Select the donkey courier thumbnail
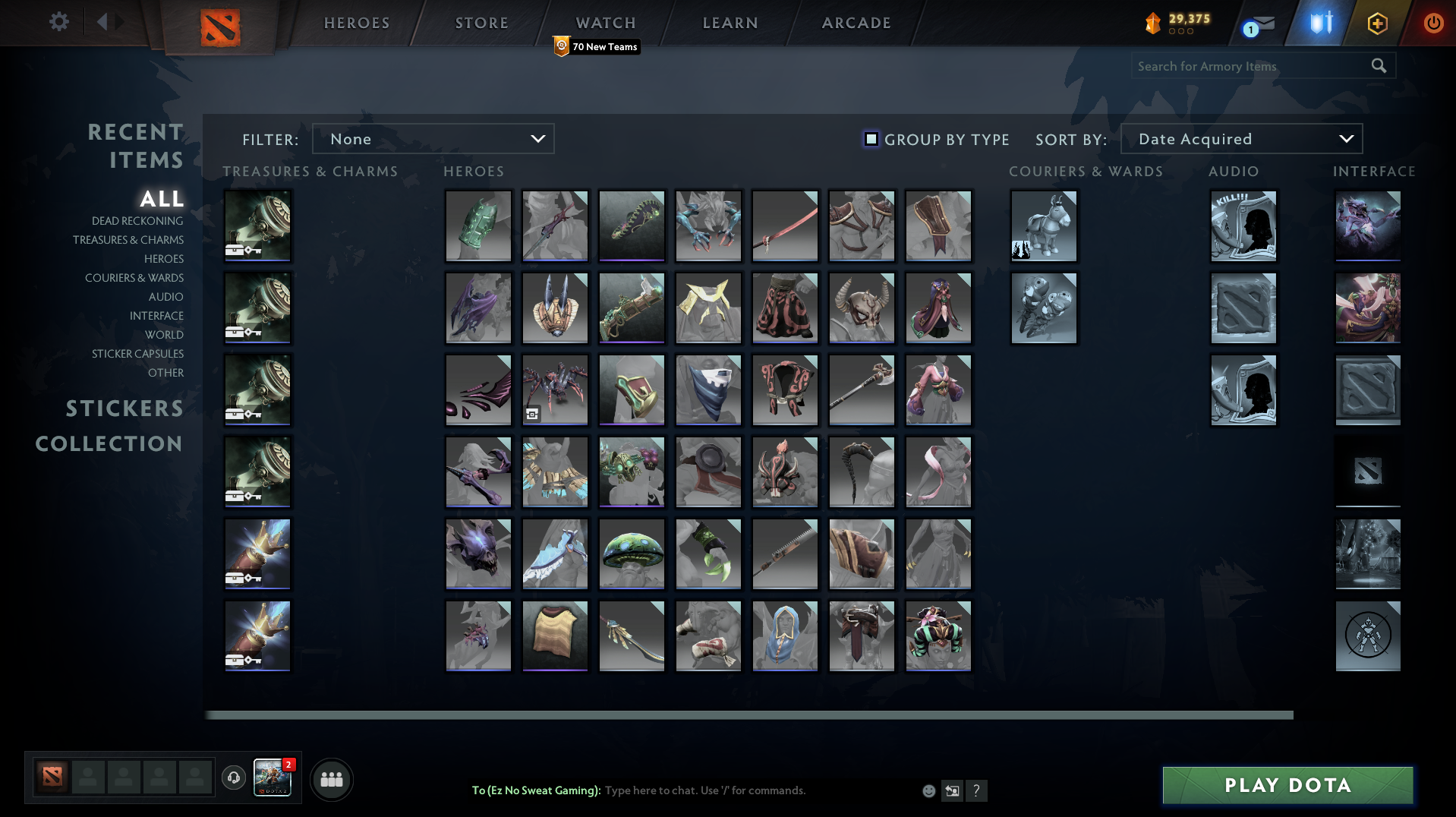Viewport: 1456px width, 817px height. pos(1044,226)
